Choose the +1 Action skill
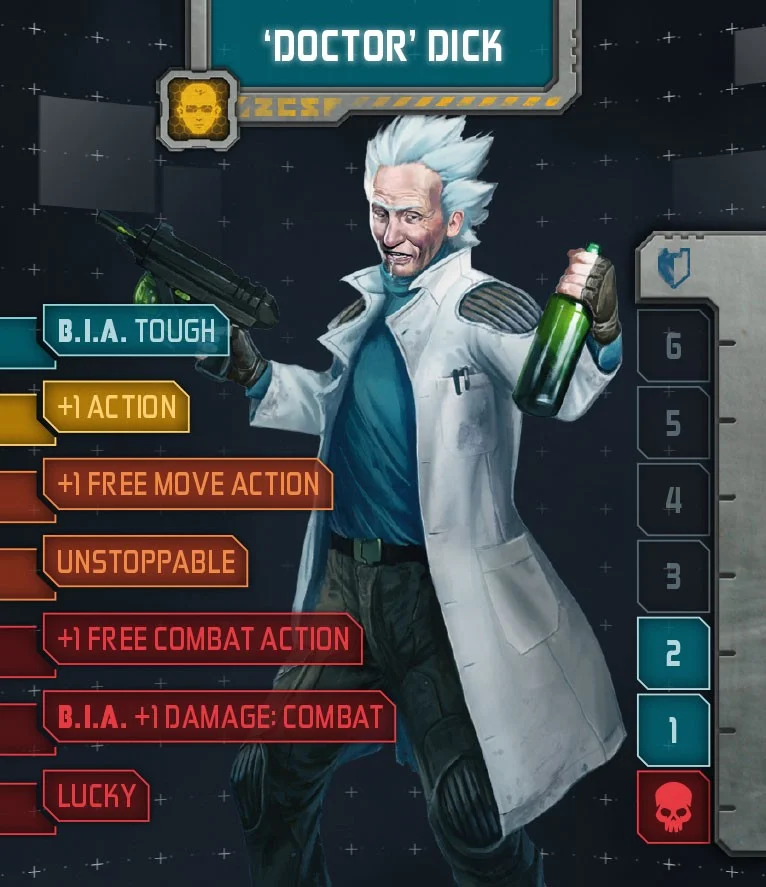The image size is (766, 887). click(116, 407)
